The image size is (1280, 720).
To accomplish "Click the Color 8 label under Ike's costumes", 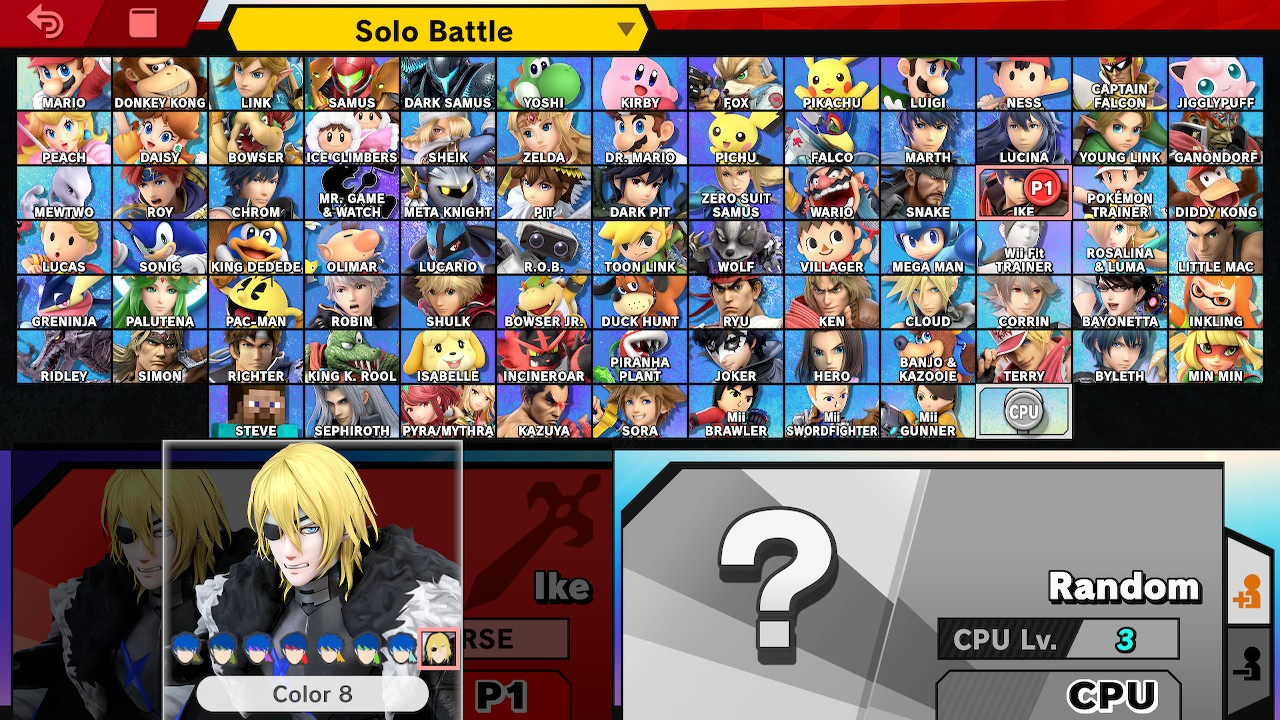I will point(313,693).
